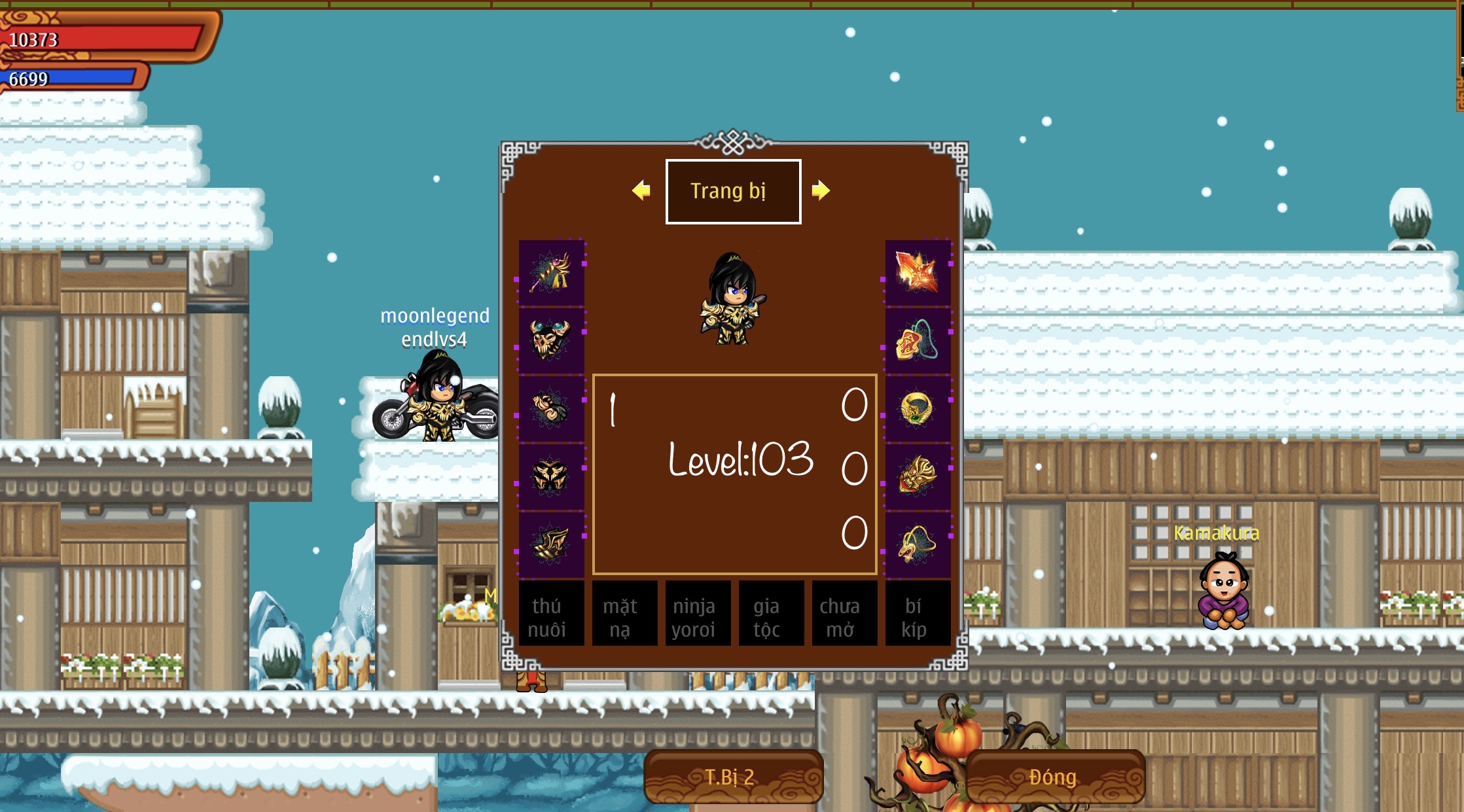Inspect the red talisman charm slot
1464x812 pixels.
(x=918, y=340)
